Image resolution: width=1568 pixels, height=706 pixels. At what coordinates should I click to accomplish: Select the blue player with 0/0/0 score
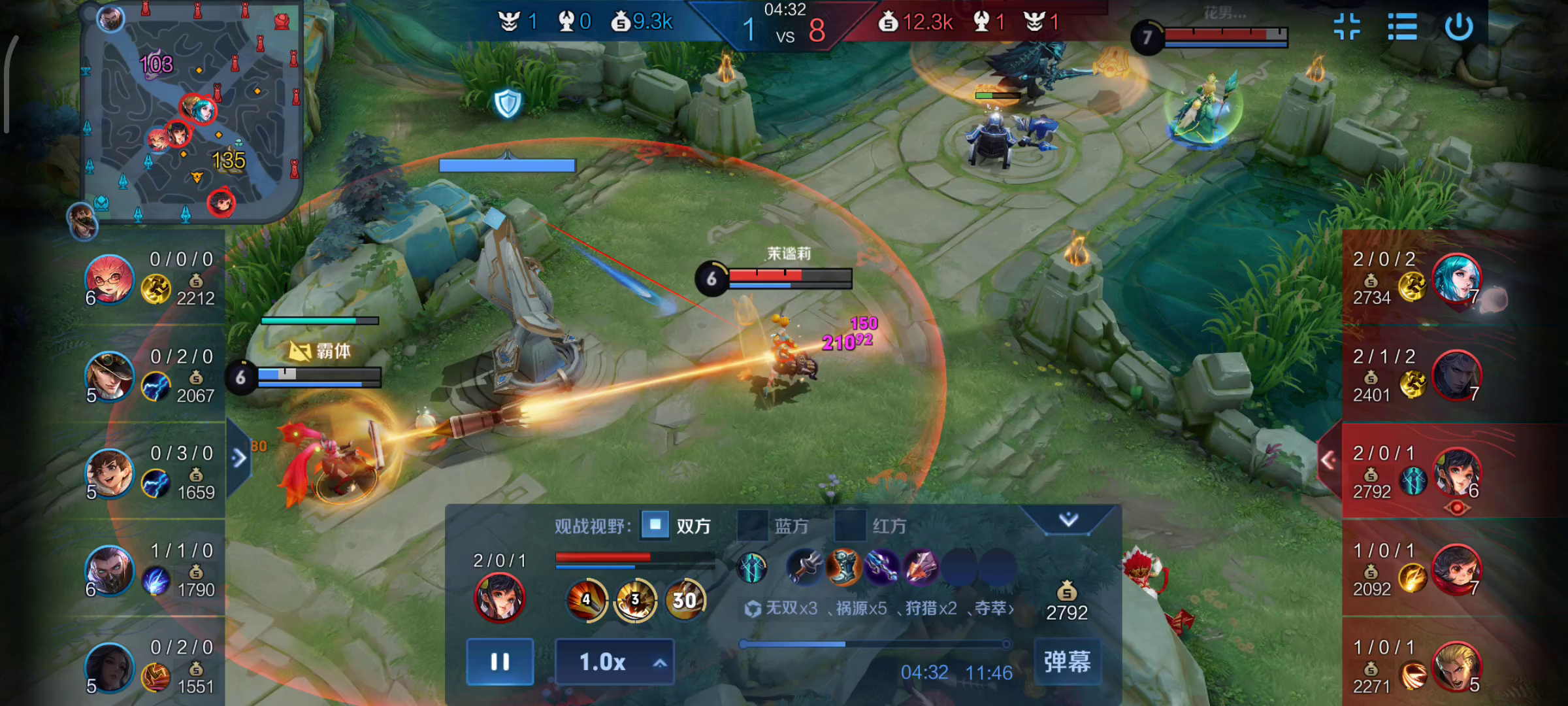tap(109, 280)
